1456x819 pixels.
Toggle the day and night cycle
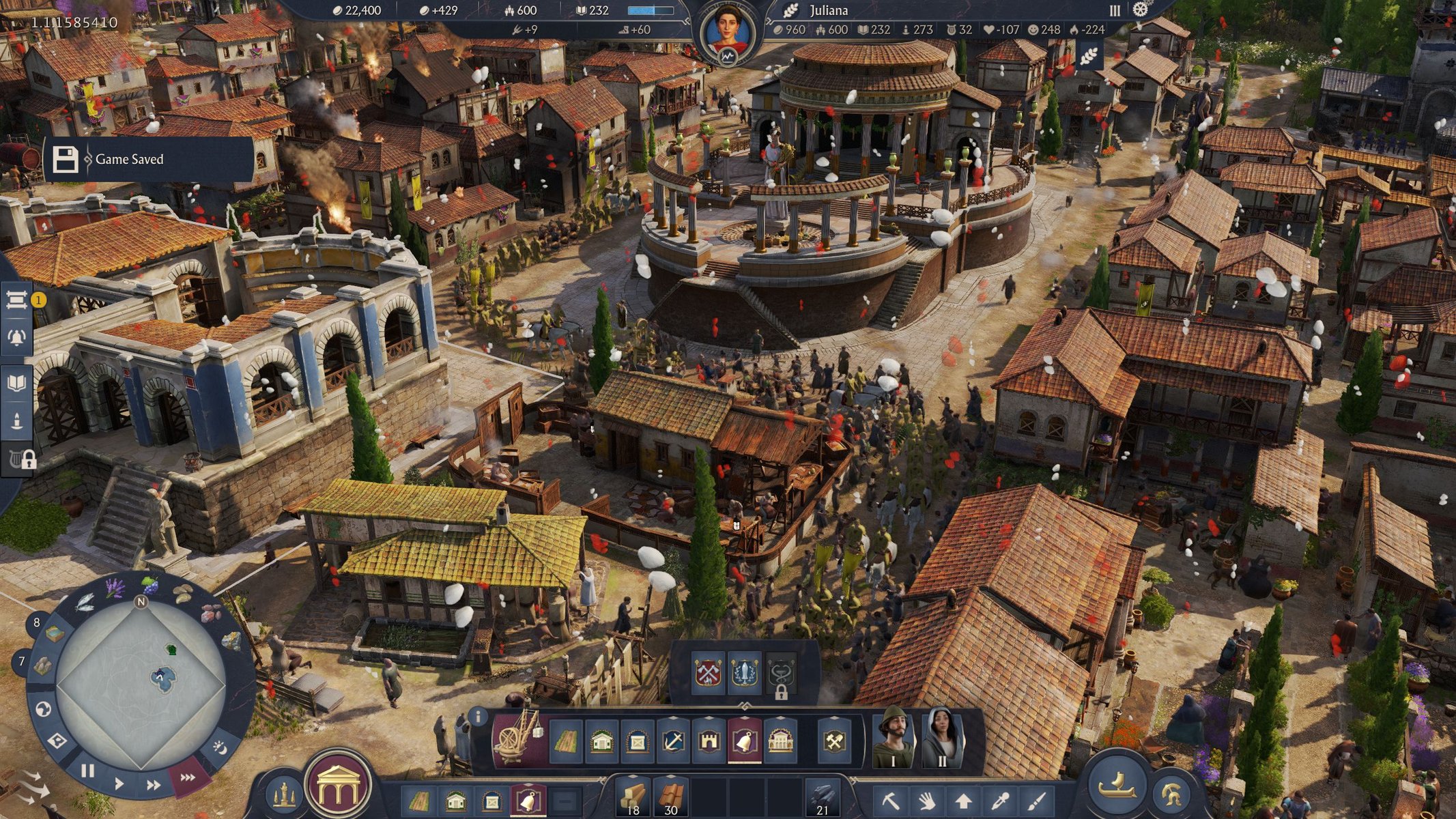[220, 748]
